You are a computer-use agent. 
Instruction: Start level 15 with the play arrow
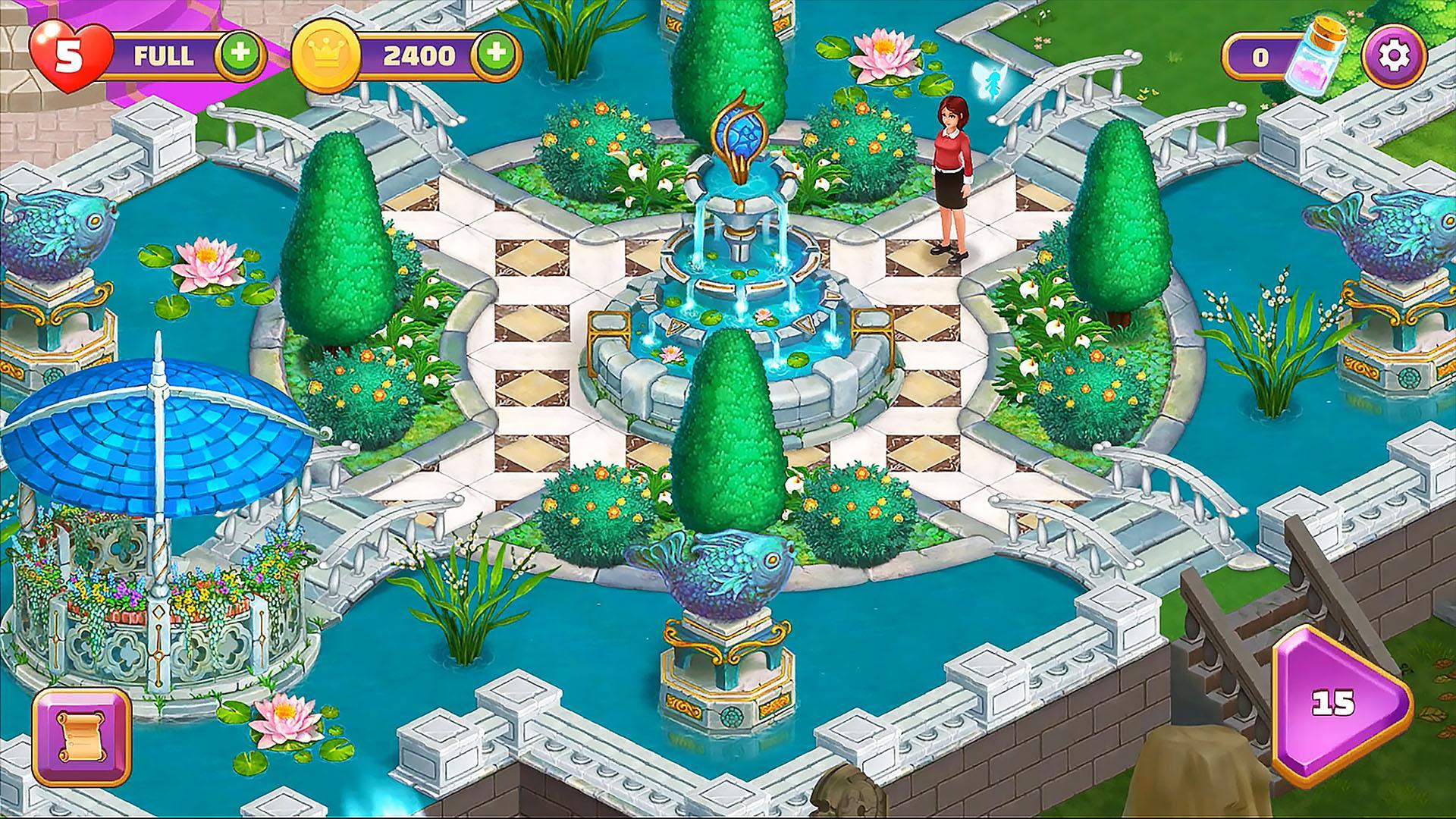tap(1338, 703)
